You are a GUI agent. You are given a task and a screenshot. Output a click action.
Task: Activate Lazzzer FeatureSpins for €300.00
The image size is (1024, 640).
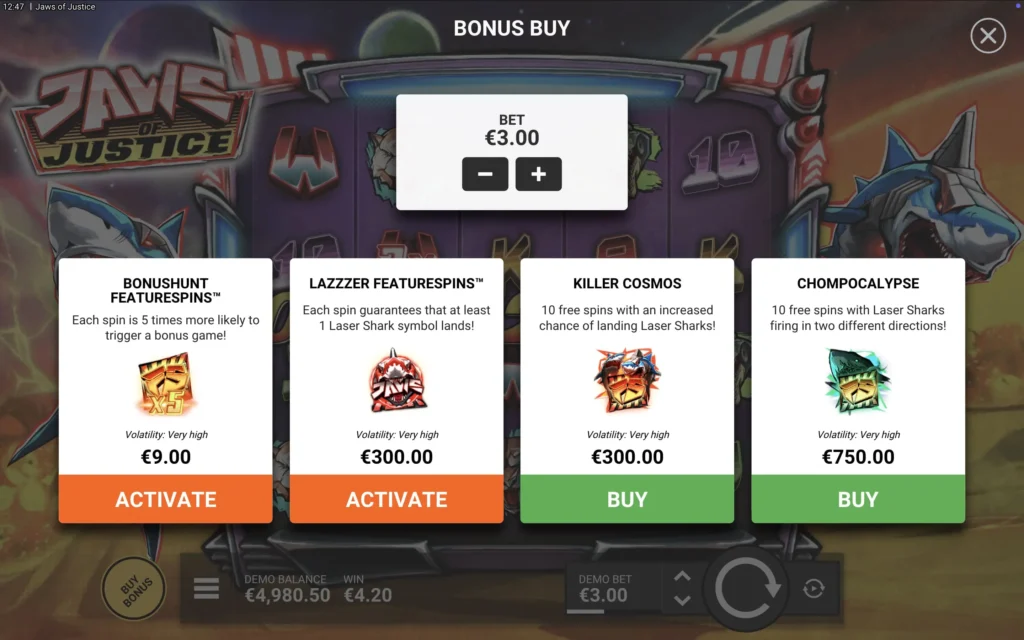point(396,499)
